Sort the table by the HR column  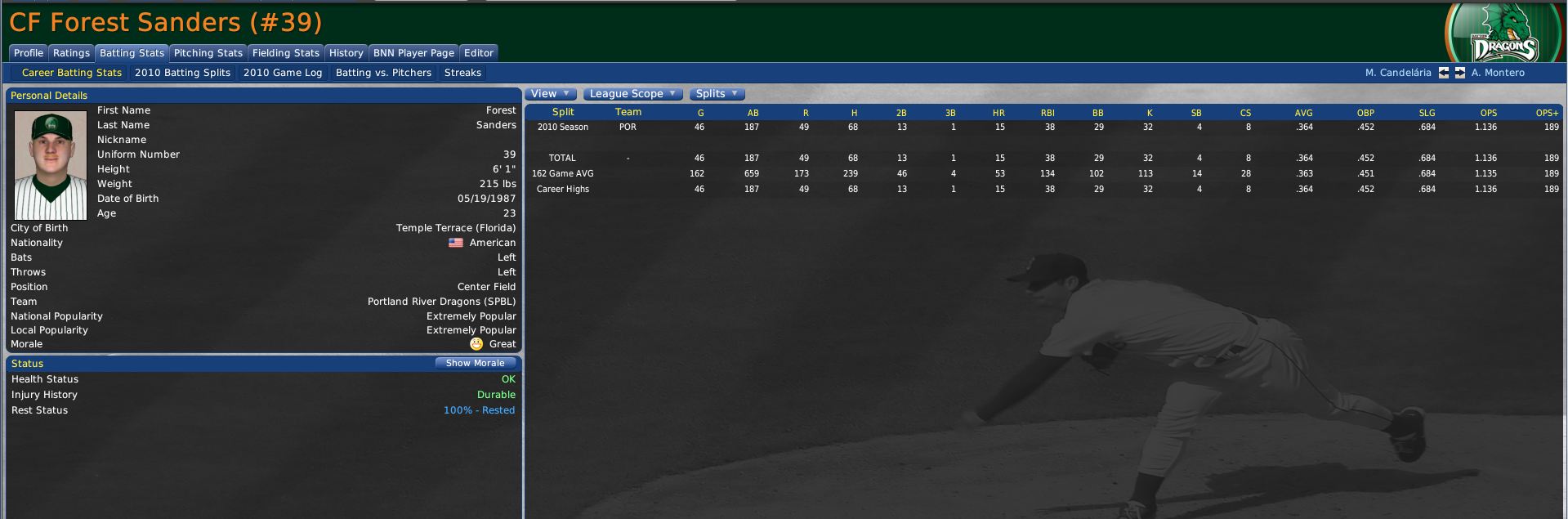(x=998, y=113)
